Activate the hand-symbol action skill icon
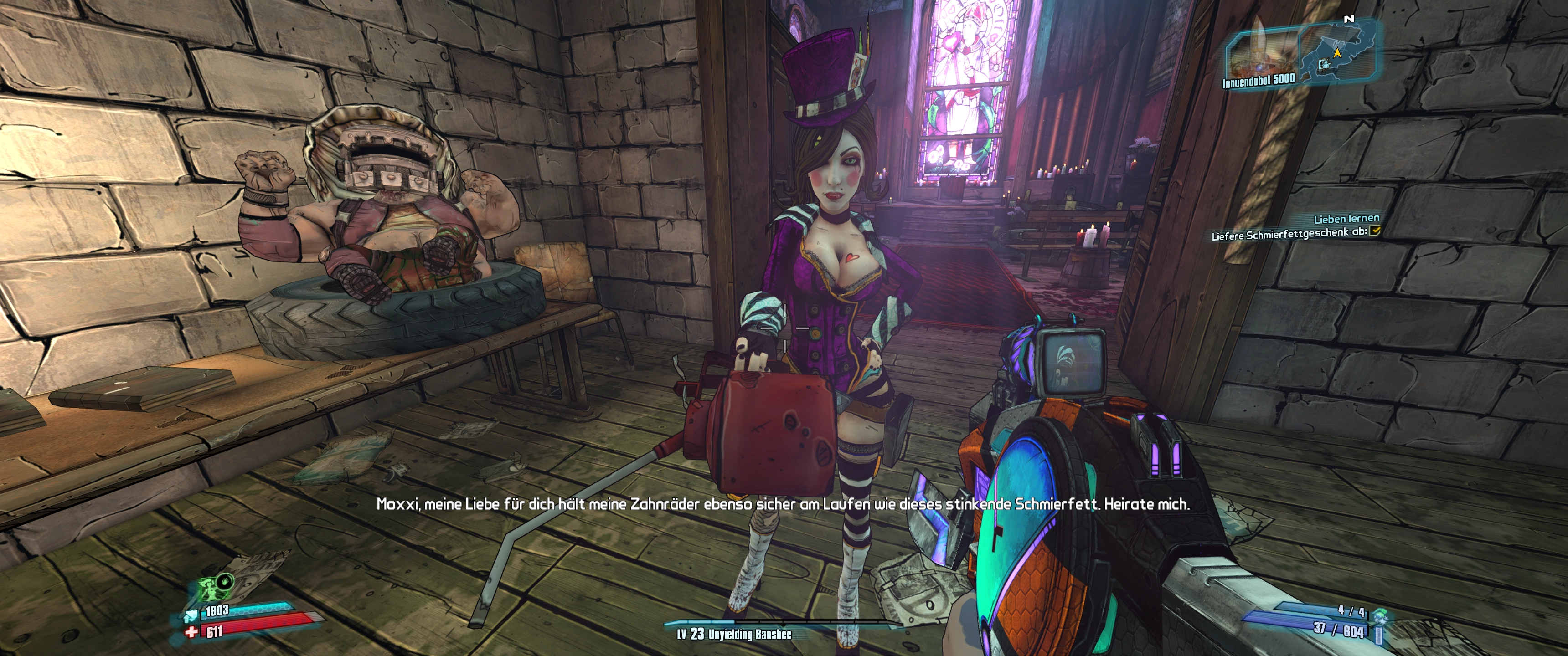 point(225,581)
